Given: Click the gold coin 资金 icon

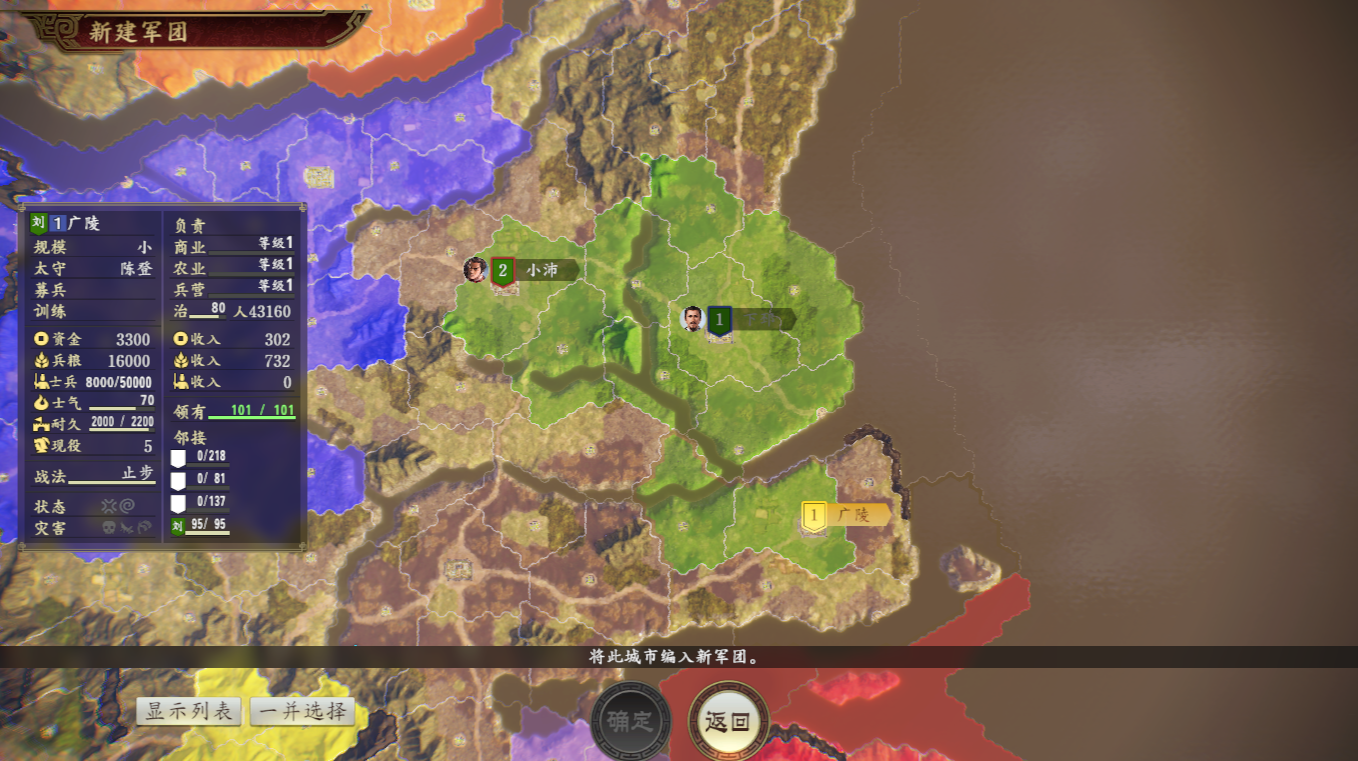Looking at the screenshot, I should [x=43, y=339].
